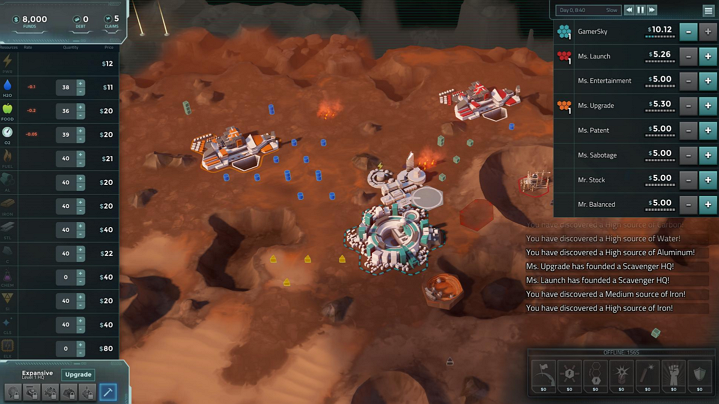This screenshot has width=719, height=404.
Task: Click the debt indicator panel
Action: point(80,19)
